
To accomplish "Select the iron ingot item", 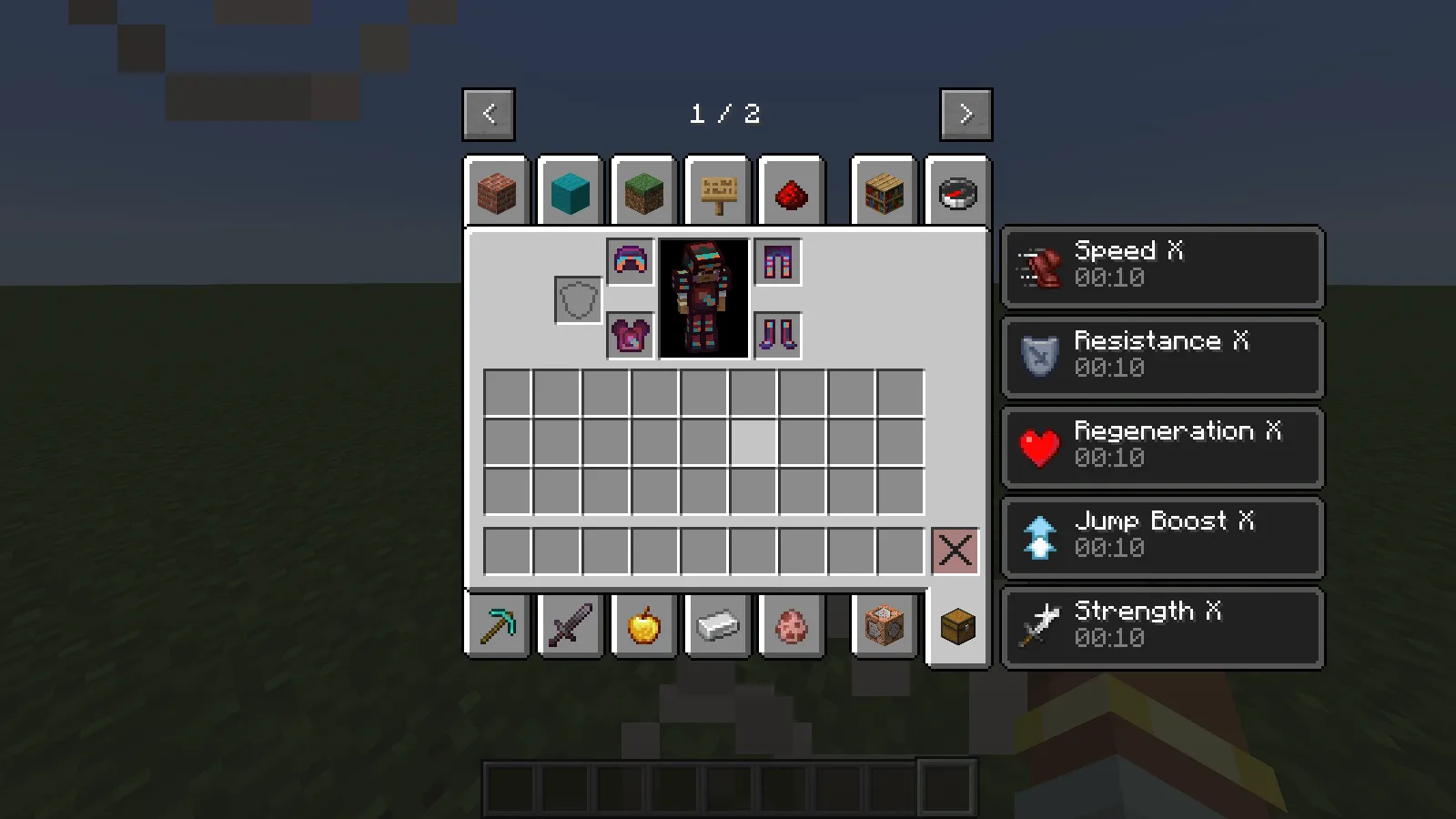I will pos(717,624).
